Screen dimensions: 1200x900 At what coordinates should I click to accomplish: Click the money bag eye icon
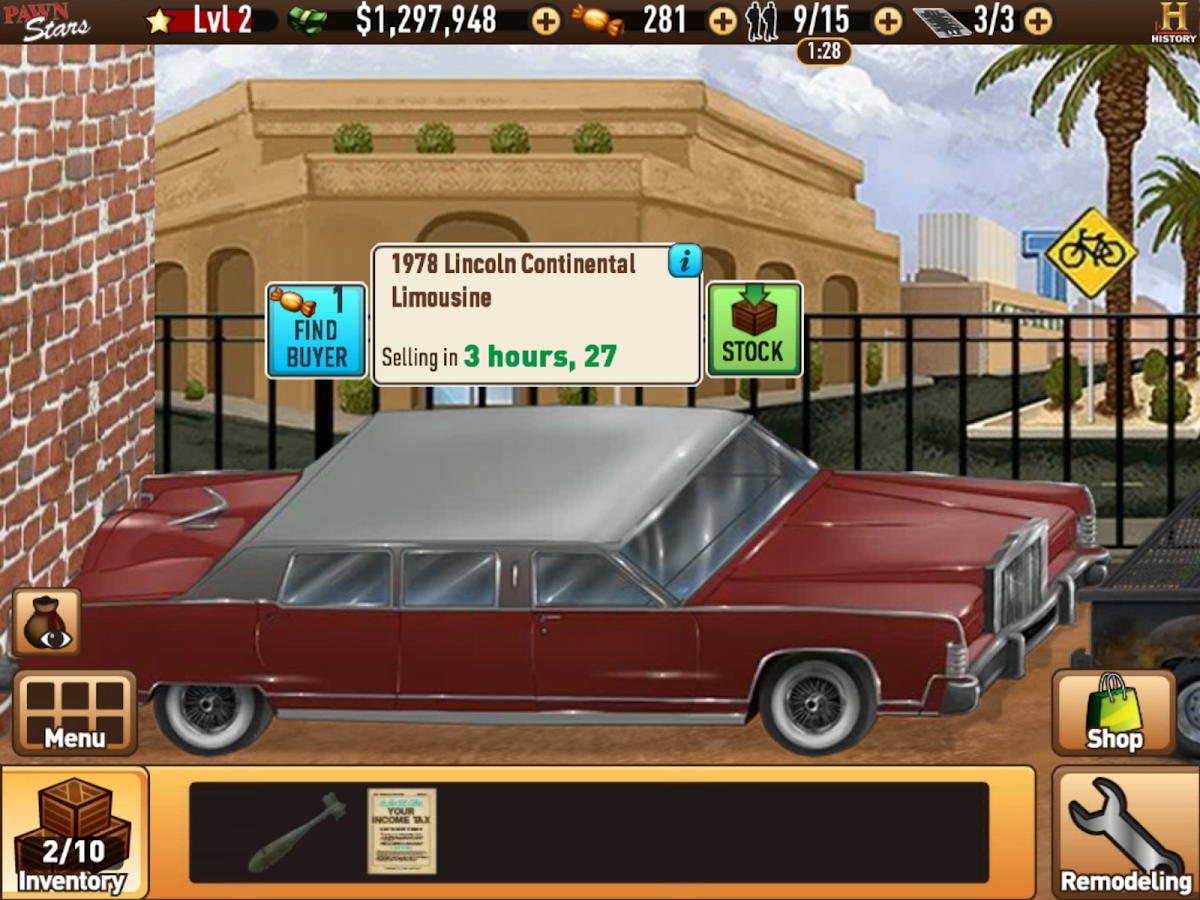[x=47, y=622]
